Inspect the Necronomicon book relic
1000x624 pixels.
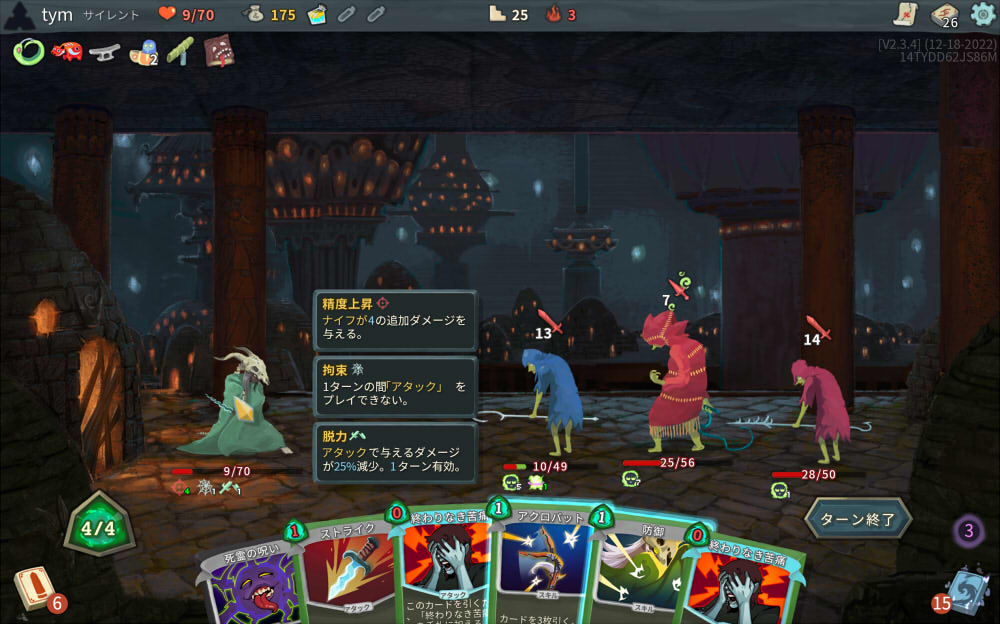tap(219, 51)
